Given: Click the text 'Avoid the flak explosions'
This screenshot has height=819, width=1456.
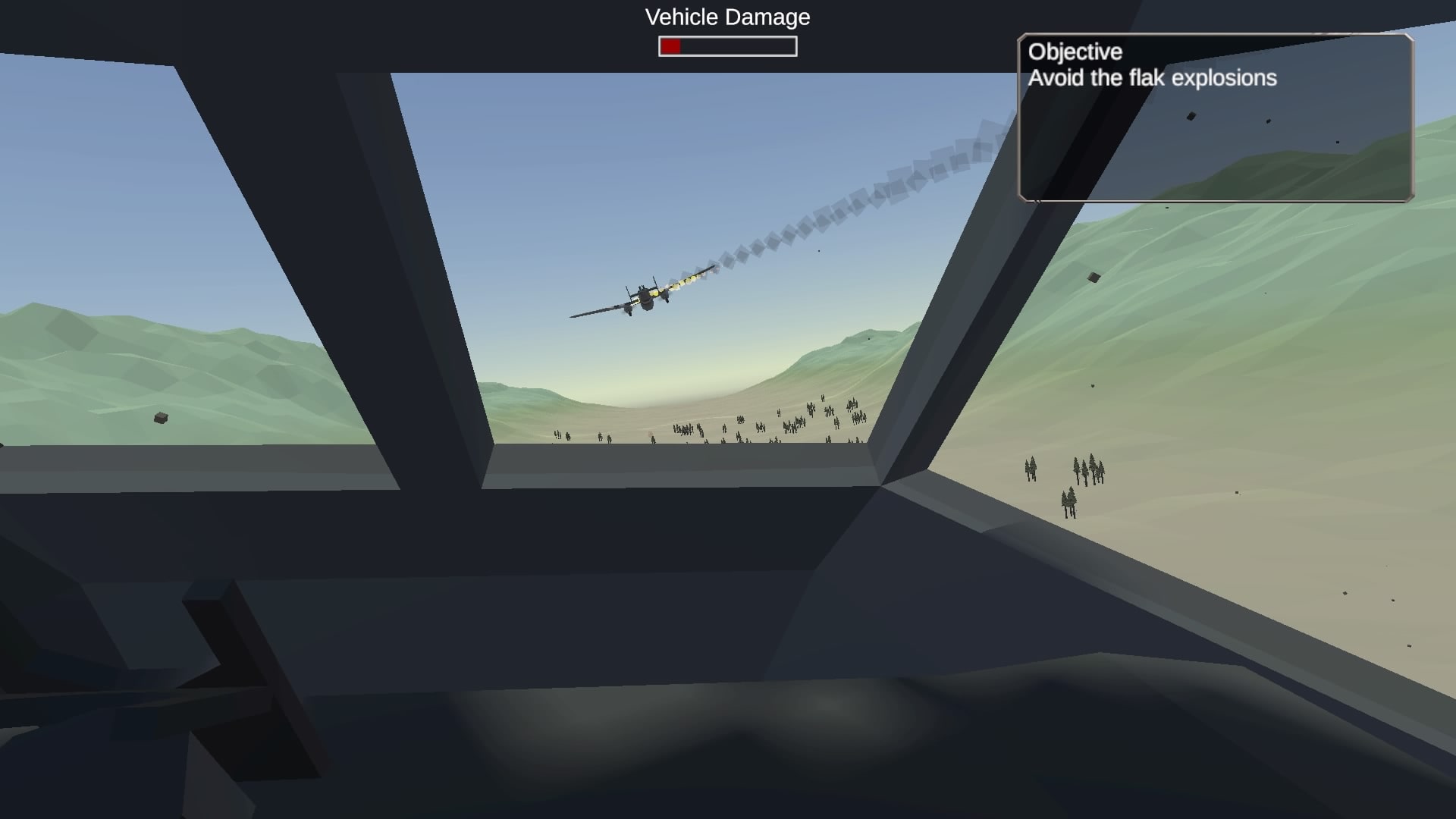Looking at the screenshot, I should click(1153, 78).
